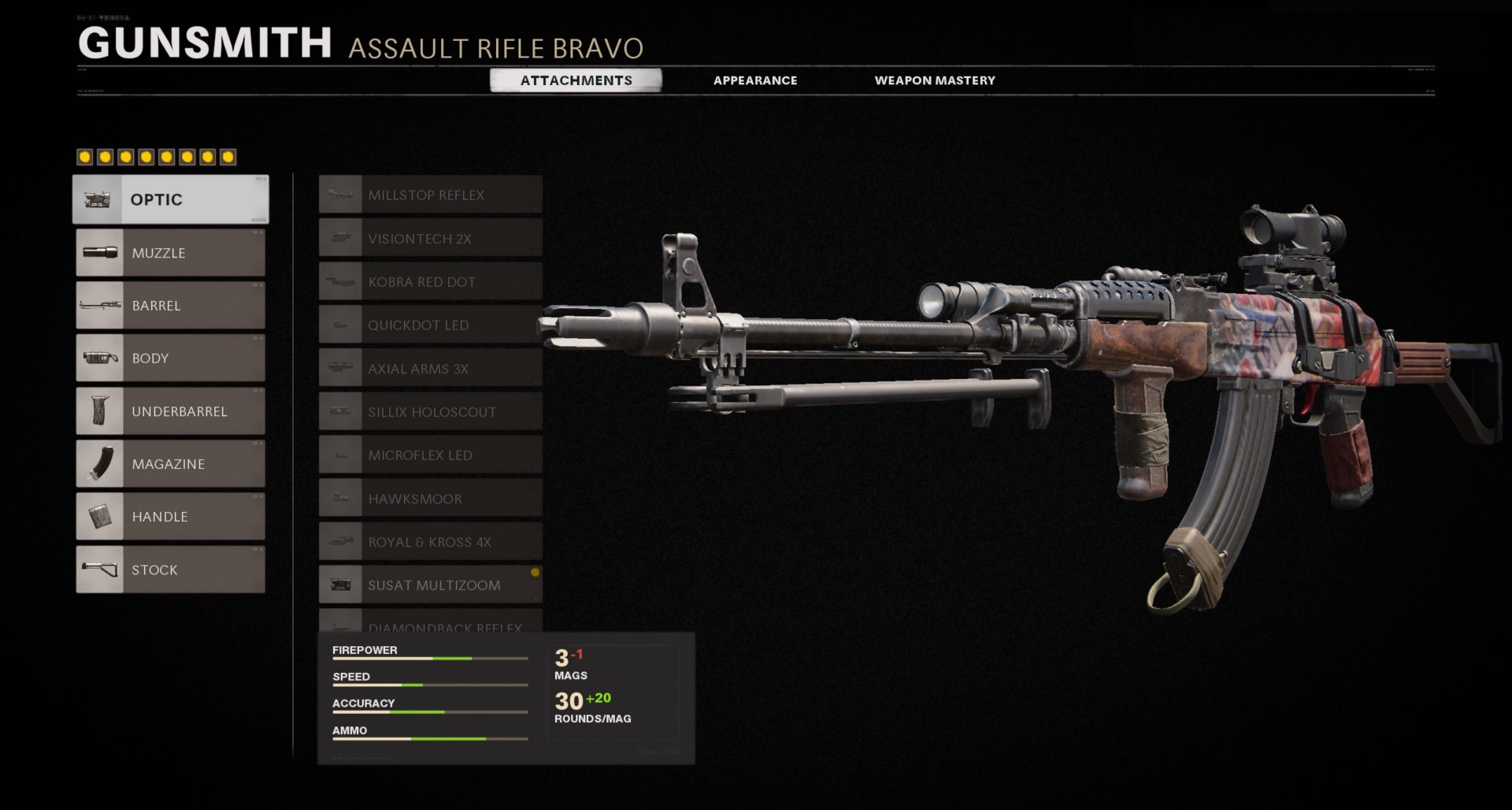Image resolution: width=1512 pixels, height=810 pixels.
Task: Equip the Axial Arms 3x optic
Action: pyautogui.click(x=431, y=368)
